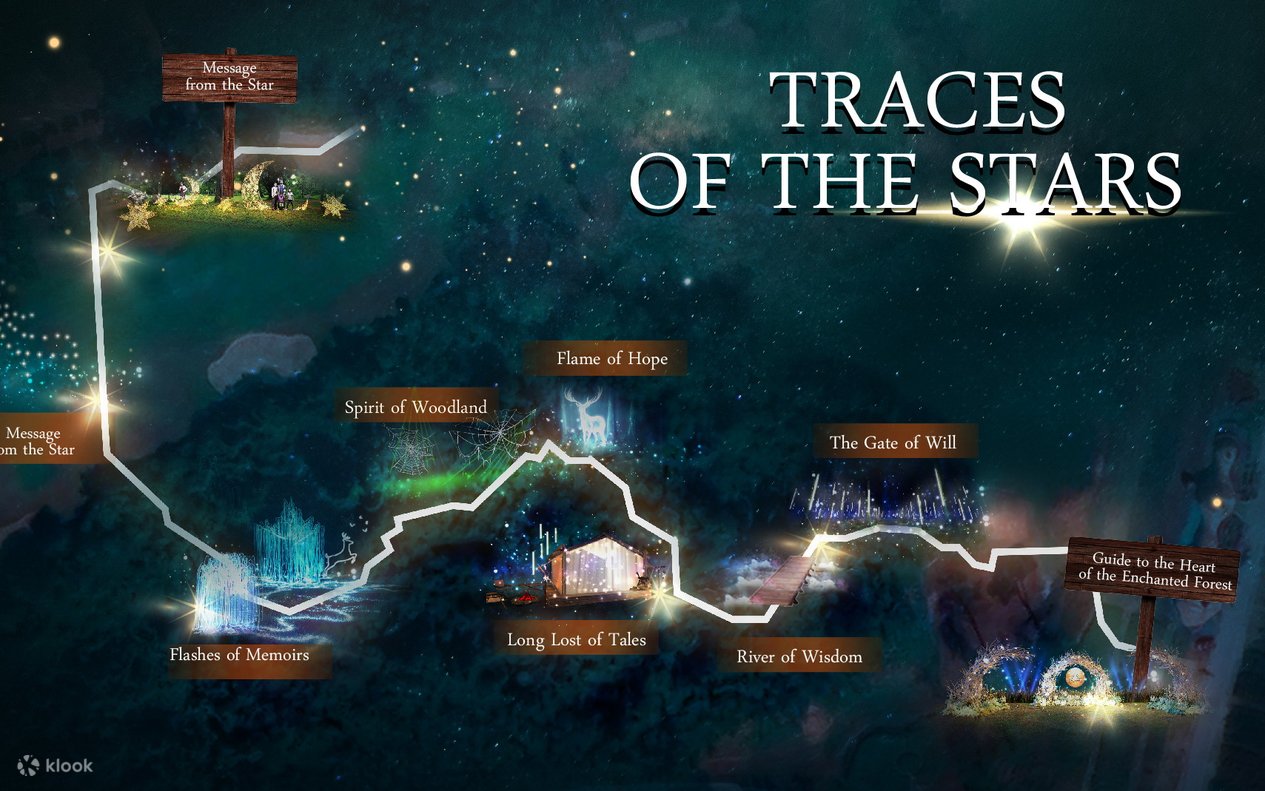The width and height of the screenshot is (1265, 791).
Task: Select the Guide to the Heart signpost
Action: click(1153, 569)
